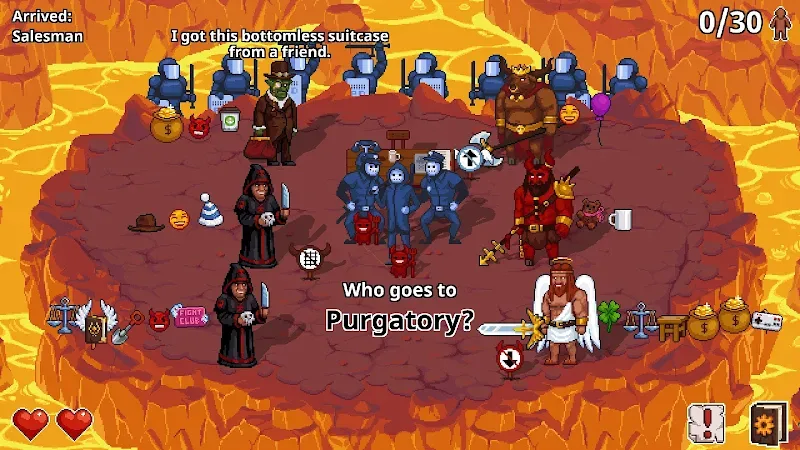The image size is (800, 450).
Task: Pick the red horned demon with trident
Action: click(540, 211)
